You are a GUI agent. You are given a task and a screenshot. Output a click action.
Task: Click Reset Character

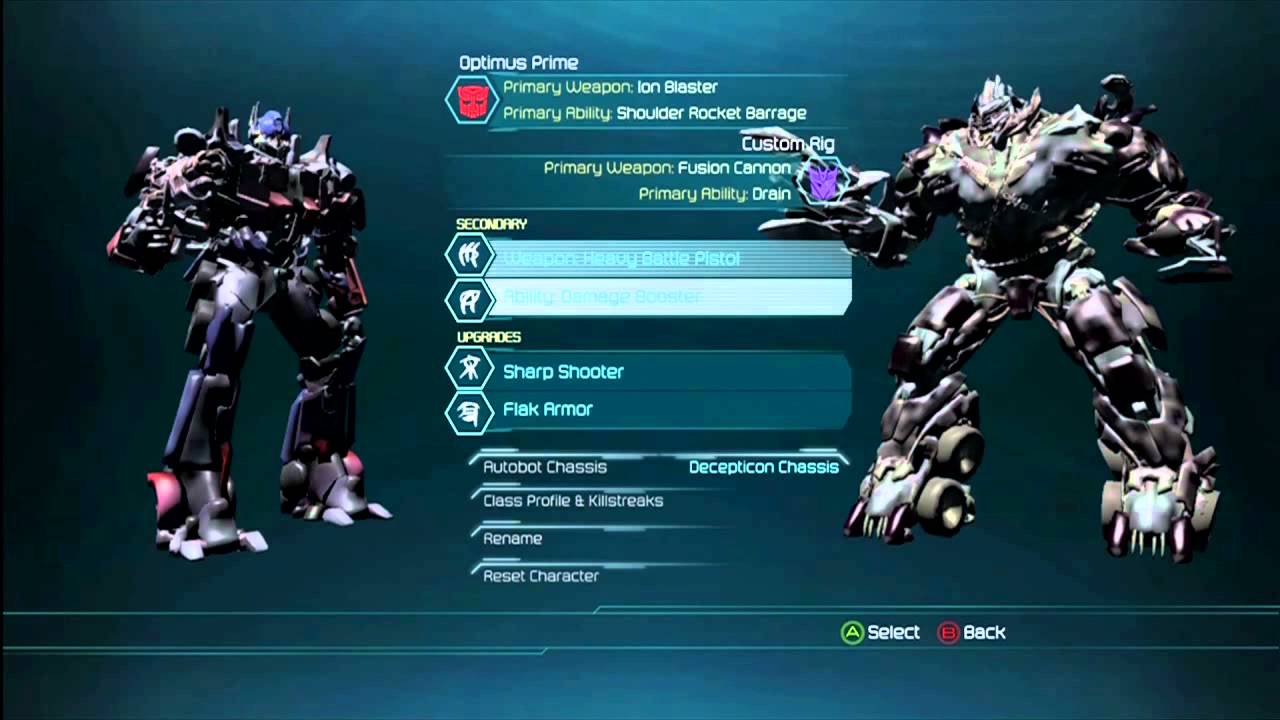541,576
